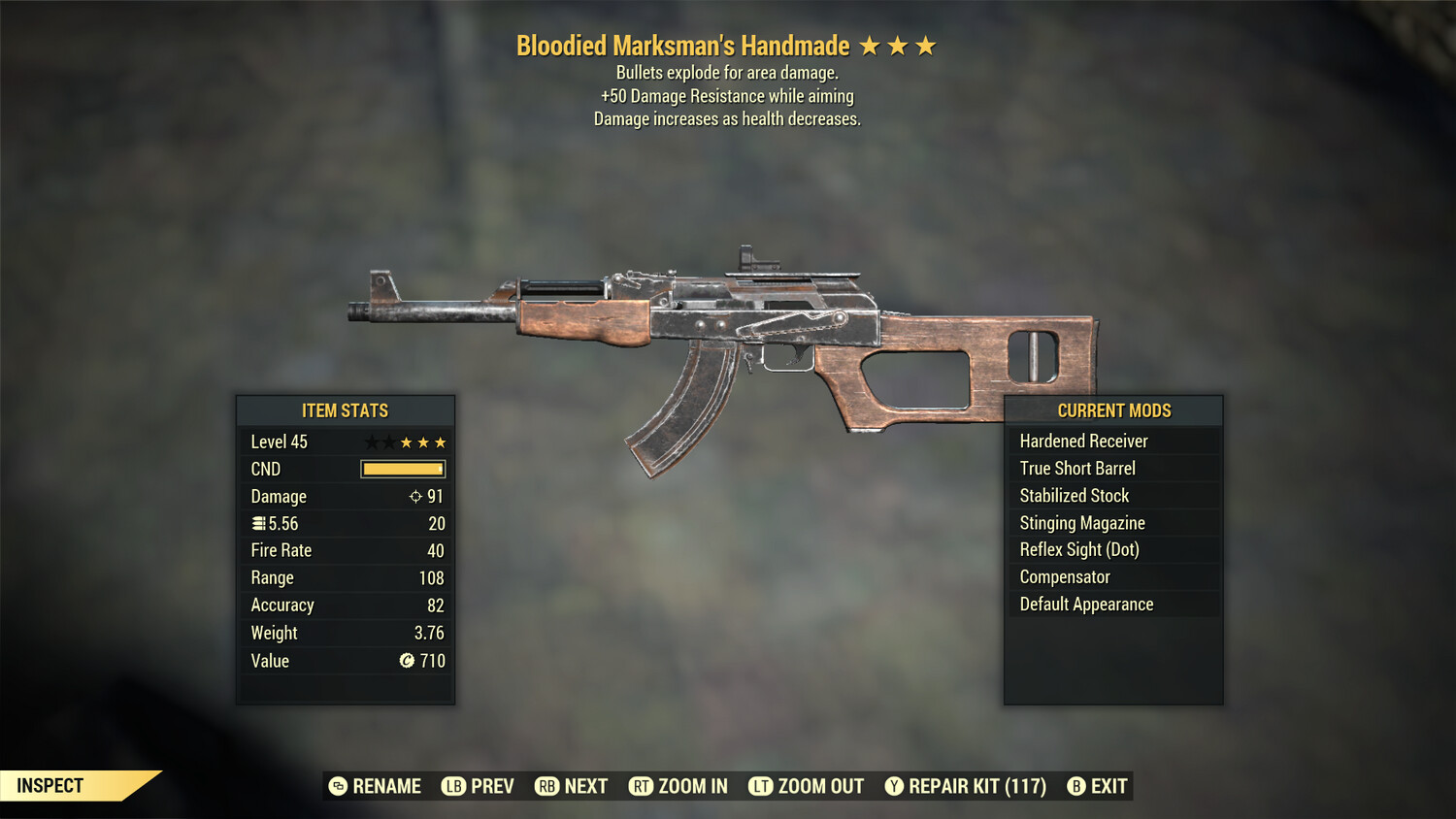Screen dimensions: 1456x819
Task: Click the controller icon before RENAME
Action: tap(337, 786)
